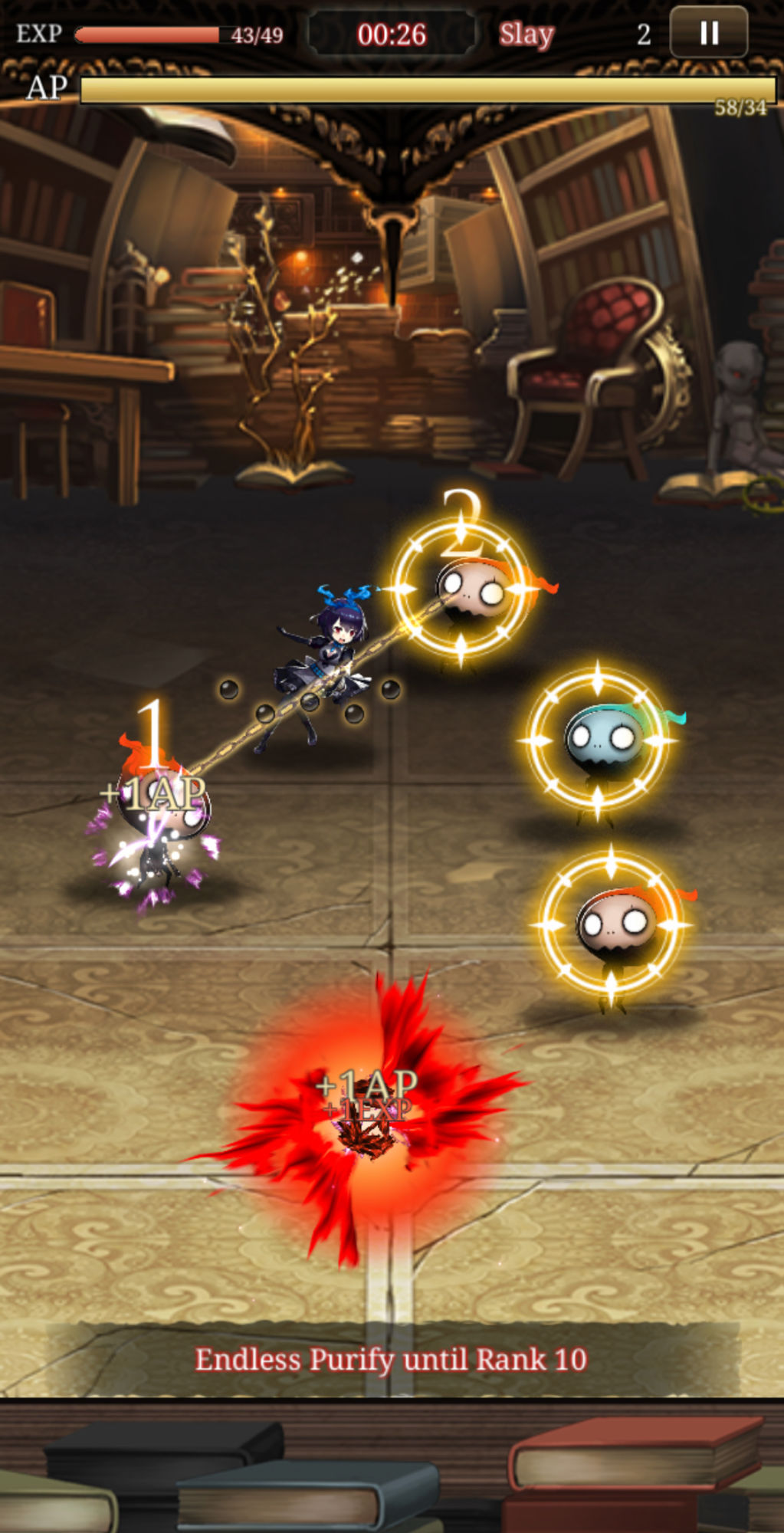
Task: Select the unnumbered targeted orange-flame skull
Action: 612,924
